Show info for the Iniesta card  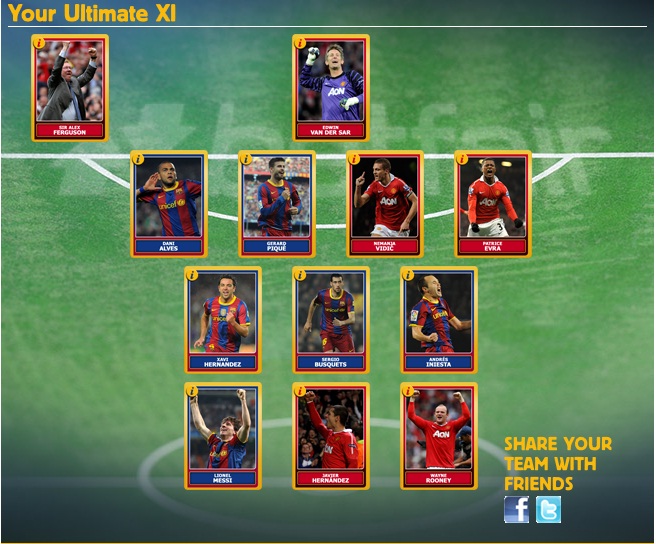408,274
